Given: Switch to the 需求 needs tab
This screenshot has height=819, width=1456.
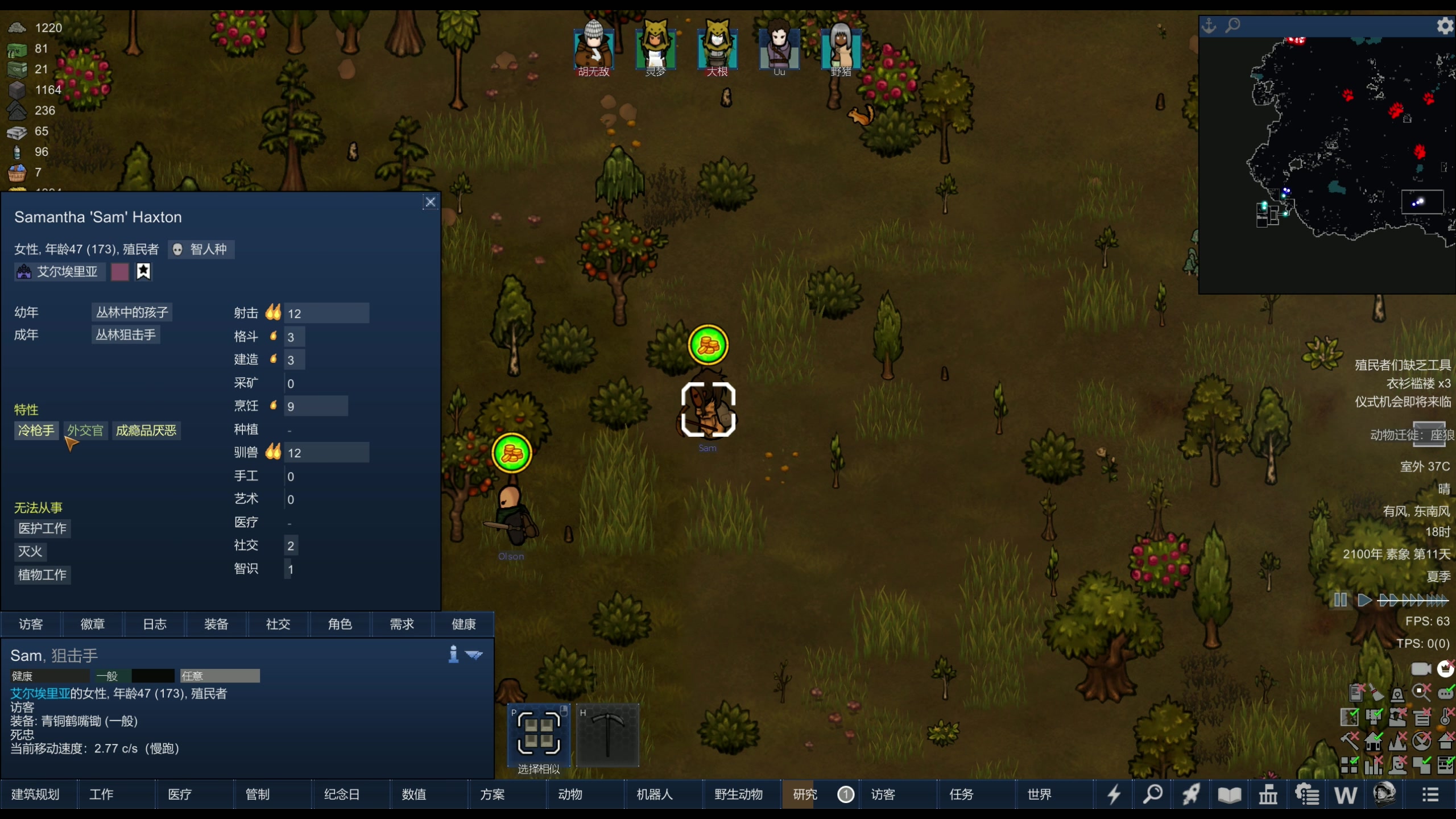Looking at the screenshot, I should (402, 624).
